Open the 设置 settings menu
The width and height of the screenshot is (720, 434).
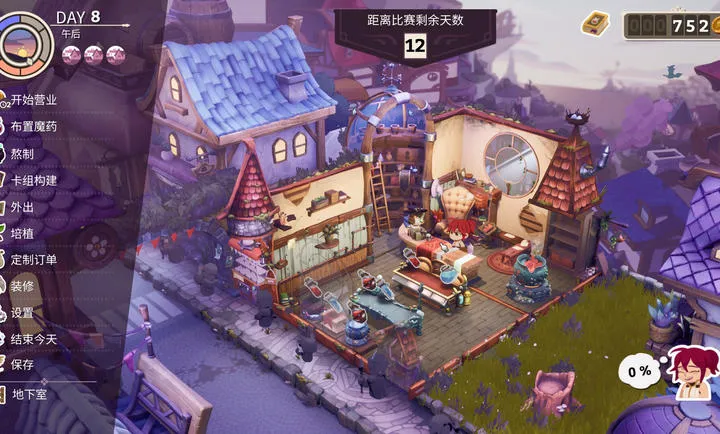[x=22, y=313]
